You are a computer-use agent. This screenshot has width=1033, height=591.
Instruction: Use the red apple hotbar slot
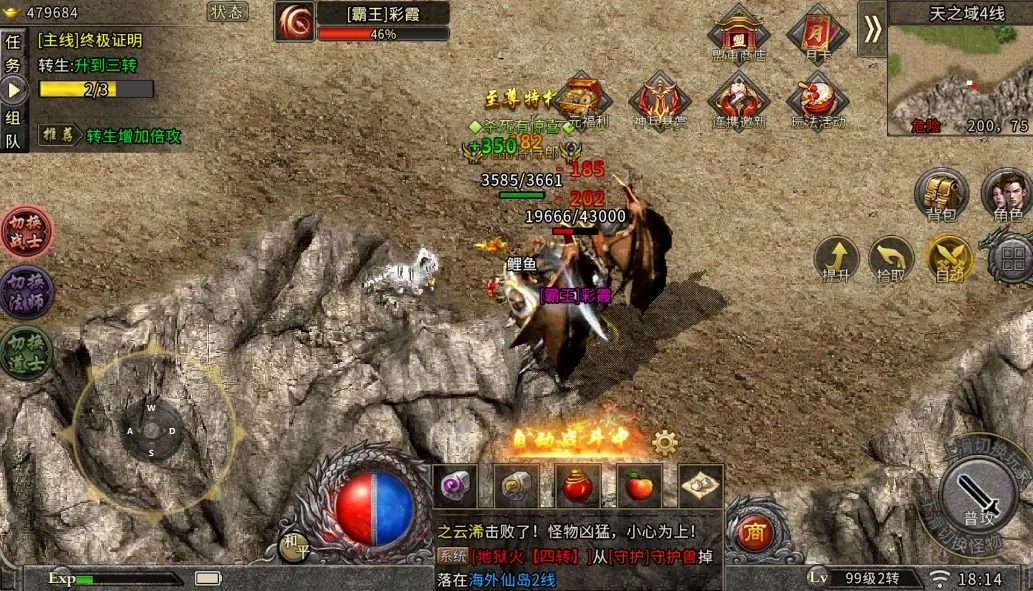(639, 485)
